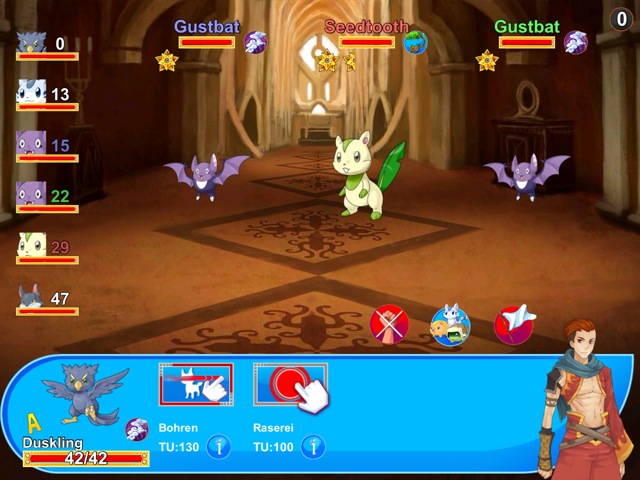Use the Bohren attack skill

tap(196, 385)
